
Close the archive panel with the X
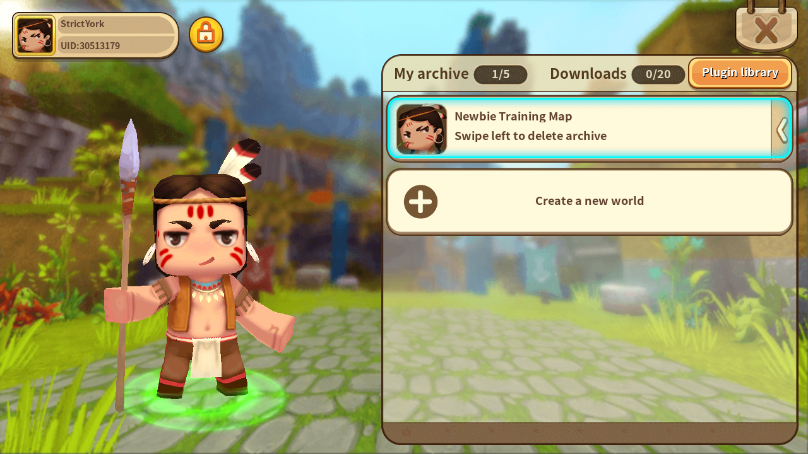point(766,28)
